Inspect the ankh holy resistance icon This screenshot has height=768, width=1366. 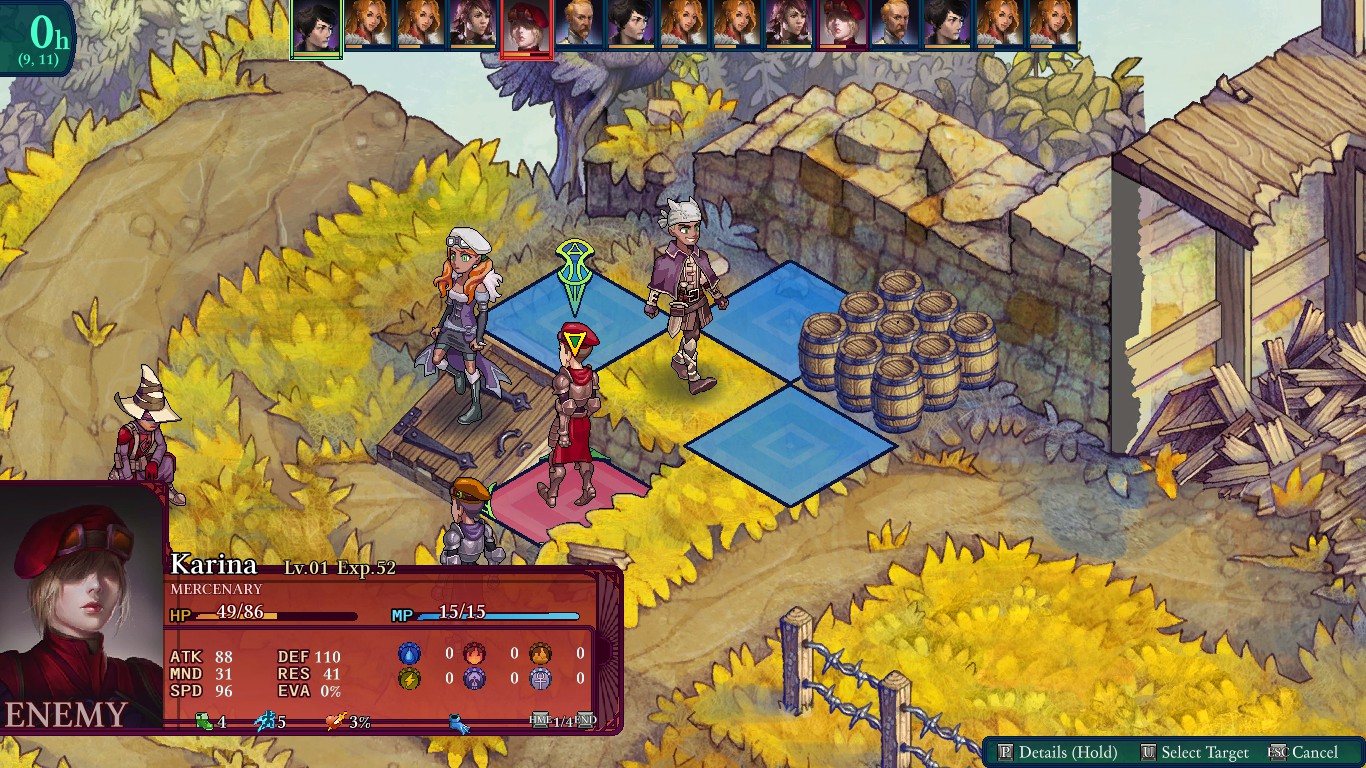(540, 680)
